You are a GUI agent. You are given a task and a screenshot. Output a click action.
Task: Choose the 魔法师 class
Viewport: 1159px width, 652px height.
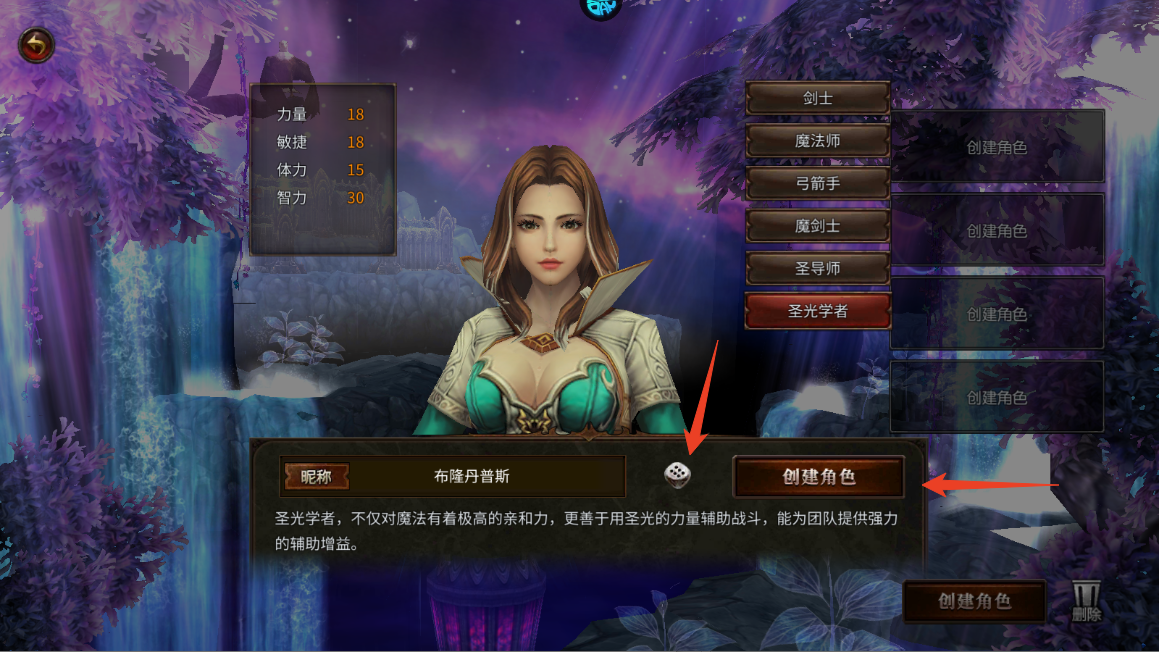coord(817,141)
